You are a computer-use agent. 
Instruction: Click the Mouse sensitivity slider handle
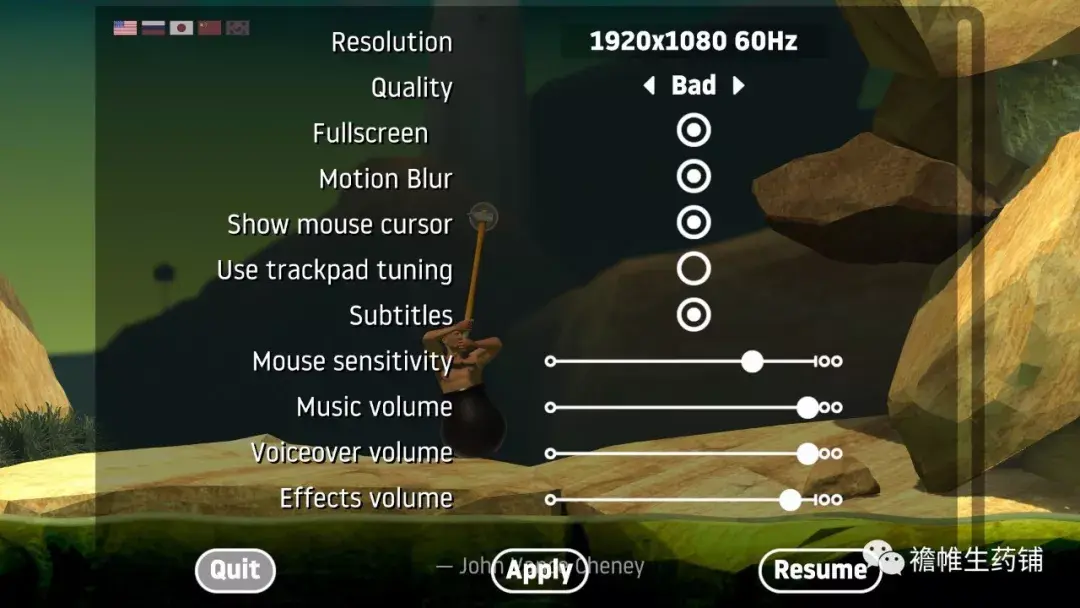click(x=752, y=361)
